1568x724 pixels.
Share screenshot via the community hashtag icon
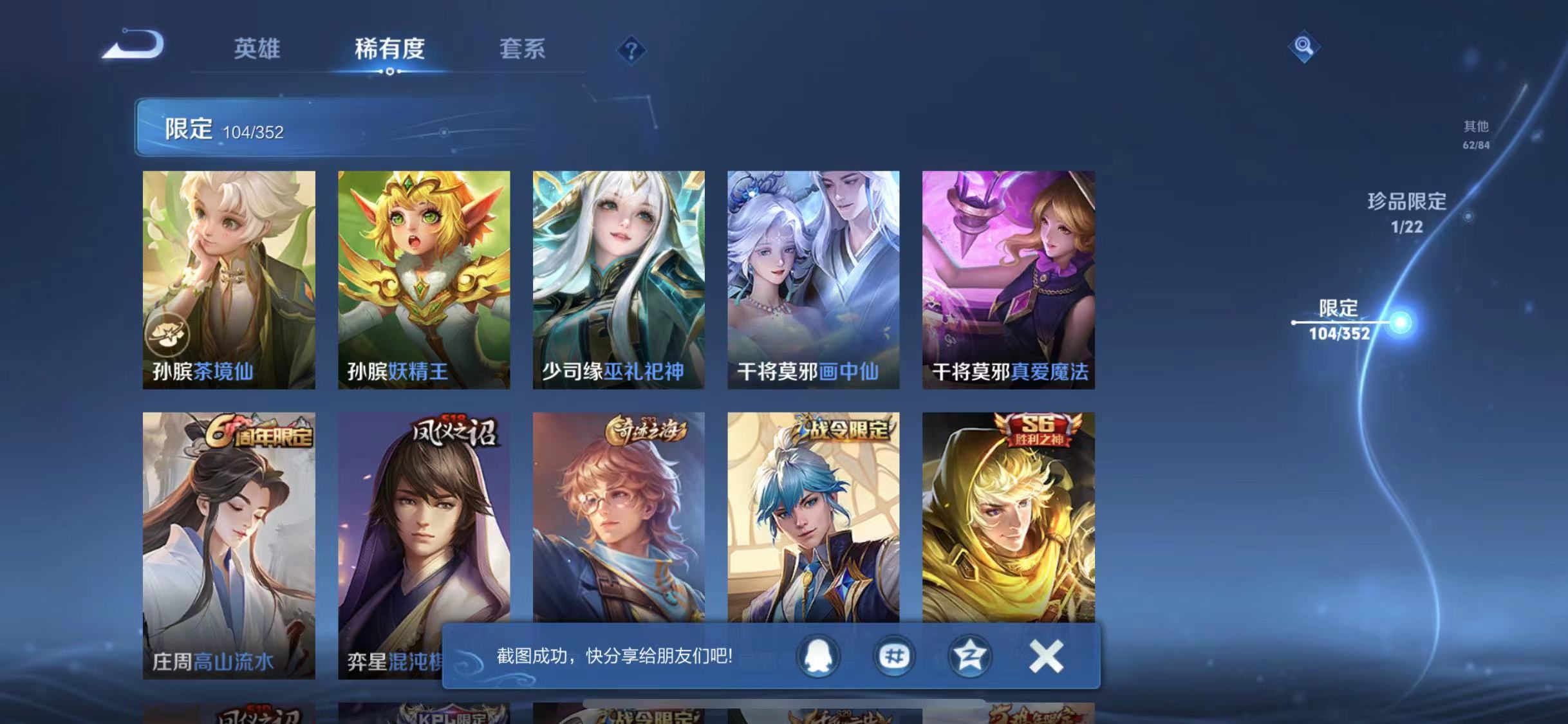coord(895,656)
